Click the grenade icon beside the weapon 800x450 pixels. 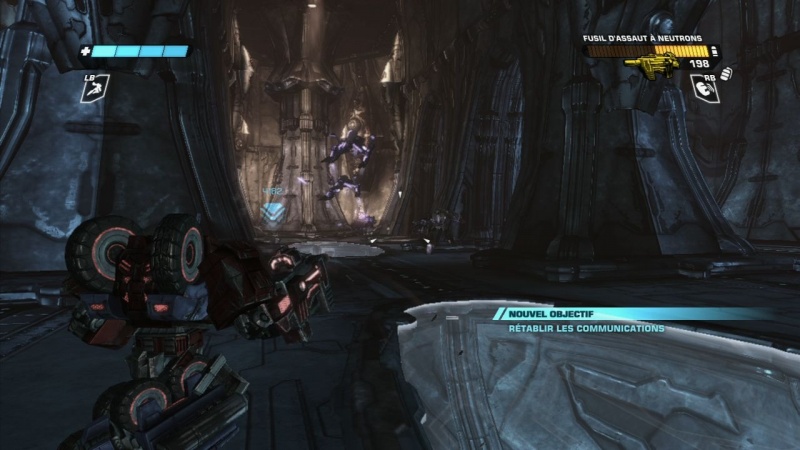click(x=726, y=72)
